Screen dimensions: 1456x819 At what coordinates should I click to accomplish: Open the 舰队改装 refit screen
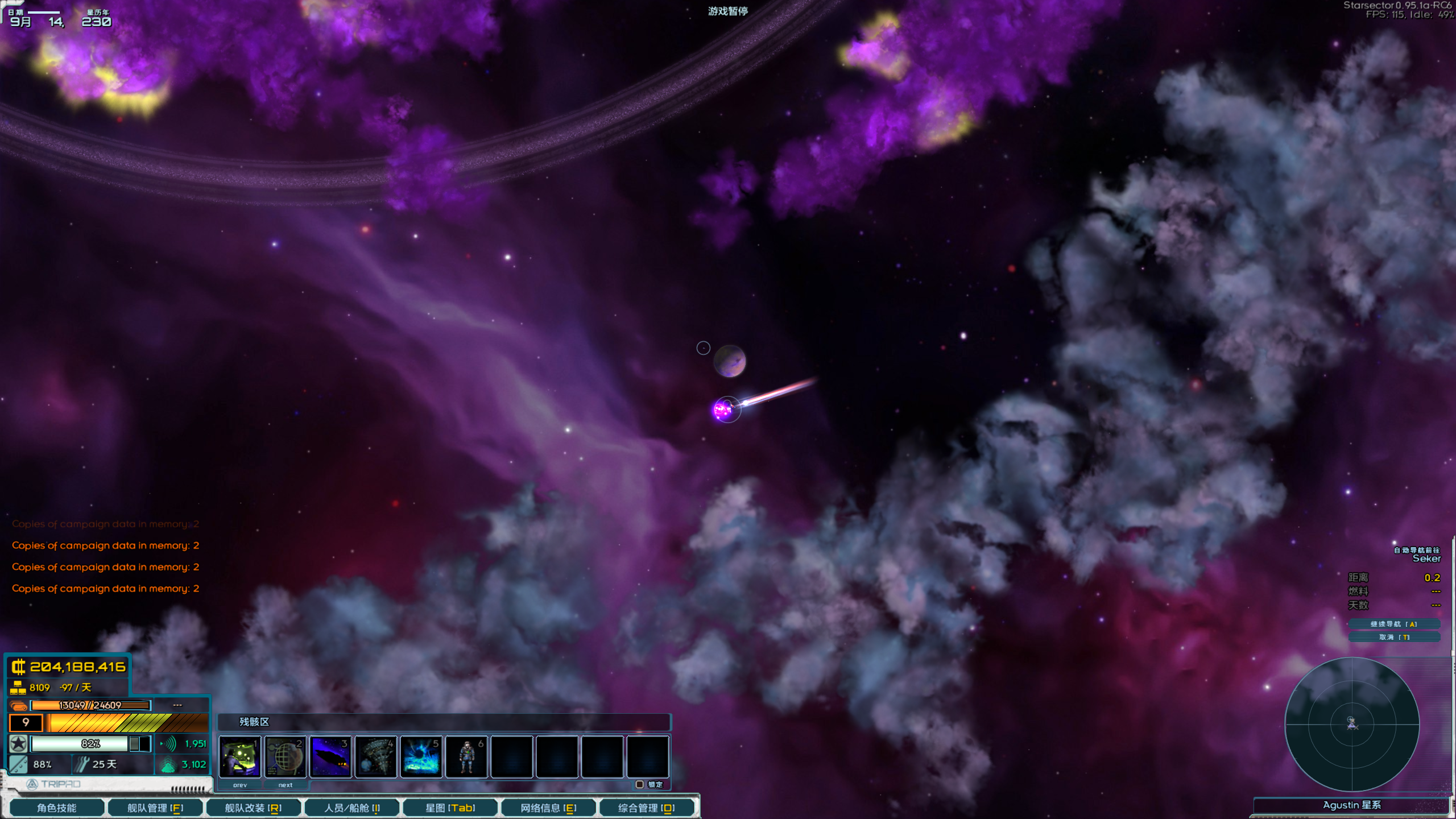click(x=253, y=808)
